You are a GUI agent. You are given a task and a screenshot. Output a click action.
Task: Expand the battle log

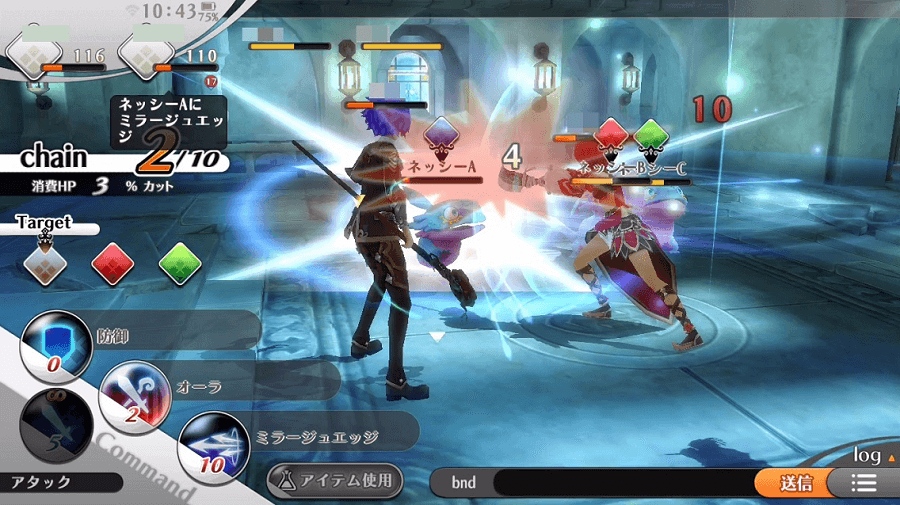[x=868, y=456]
